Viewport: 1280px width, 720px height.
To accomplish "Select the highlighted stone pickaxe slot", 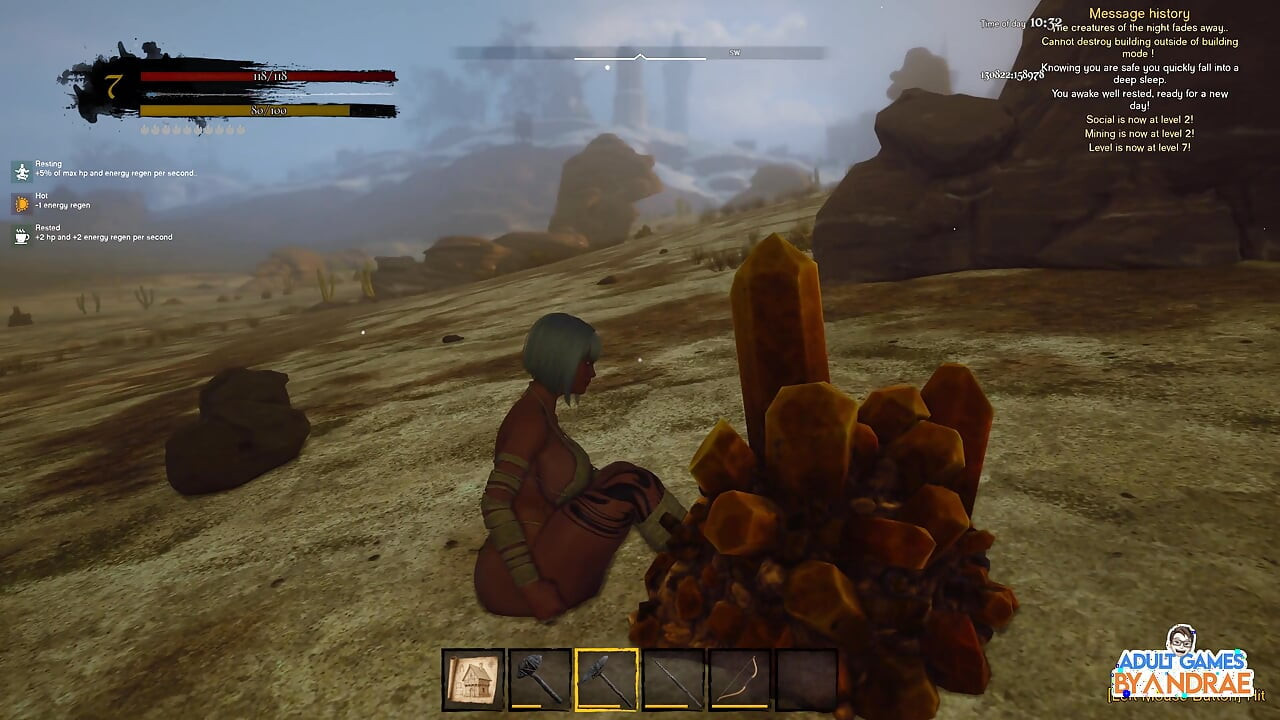I will 606,680.
